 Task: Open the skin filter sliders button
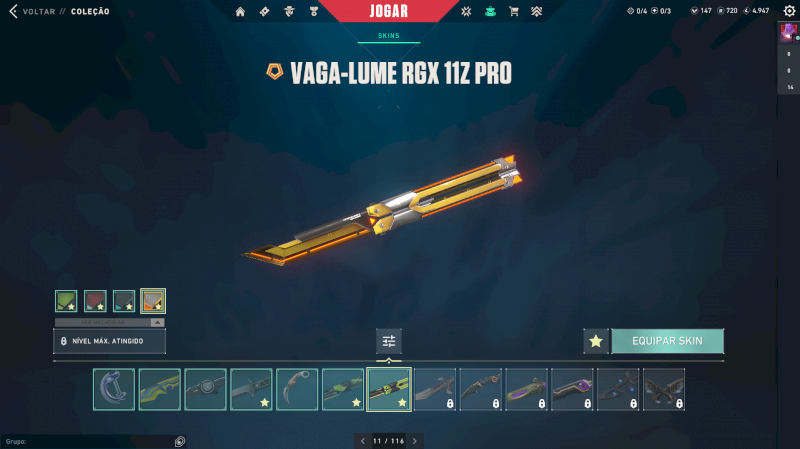(x=389, y=341)
